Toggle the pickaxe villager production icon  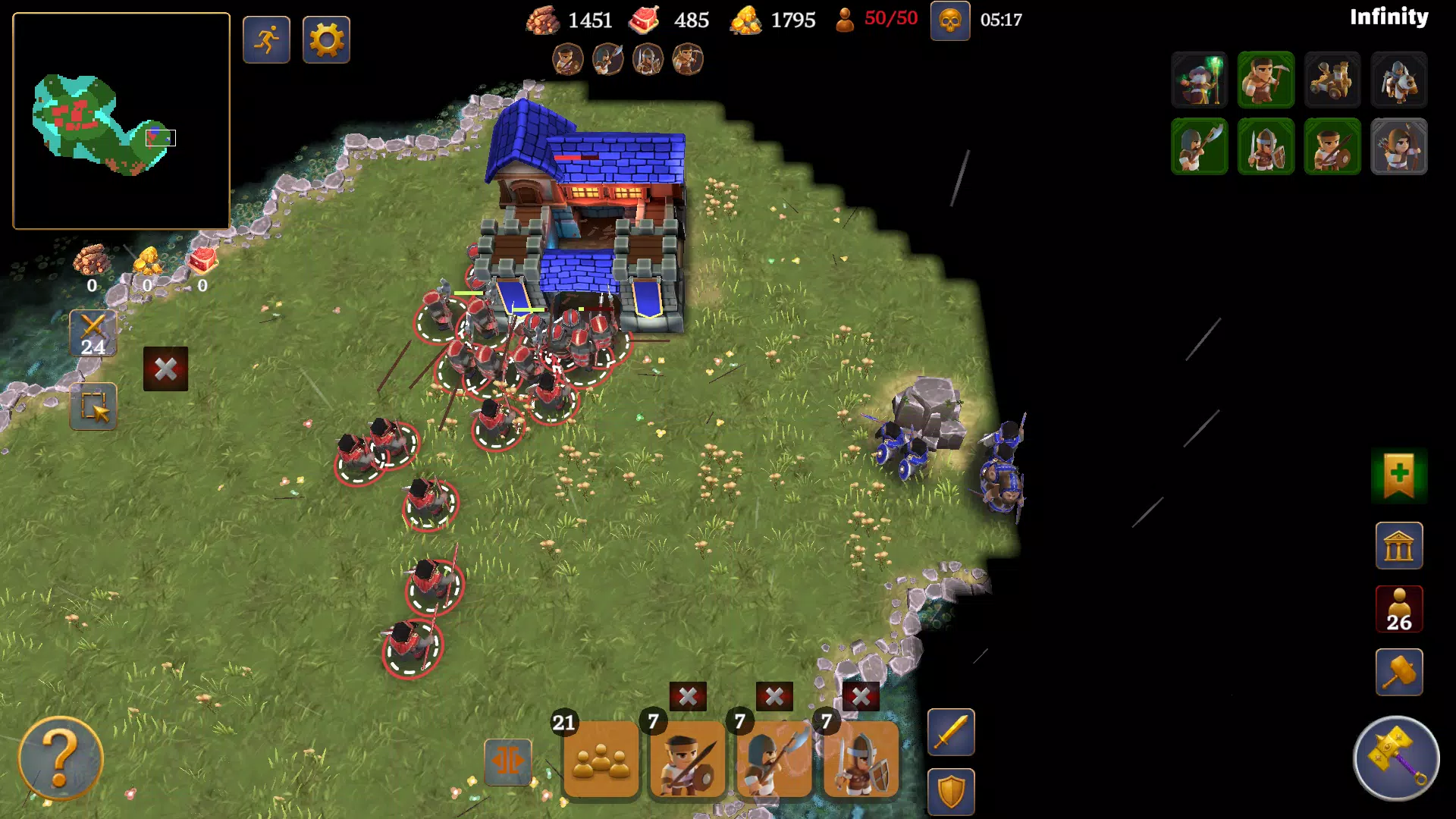(x=1266, y=80)
